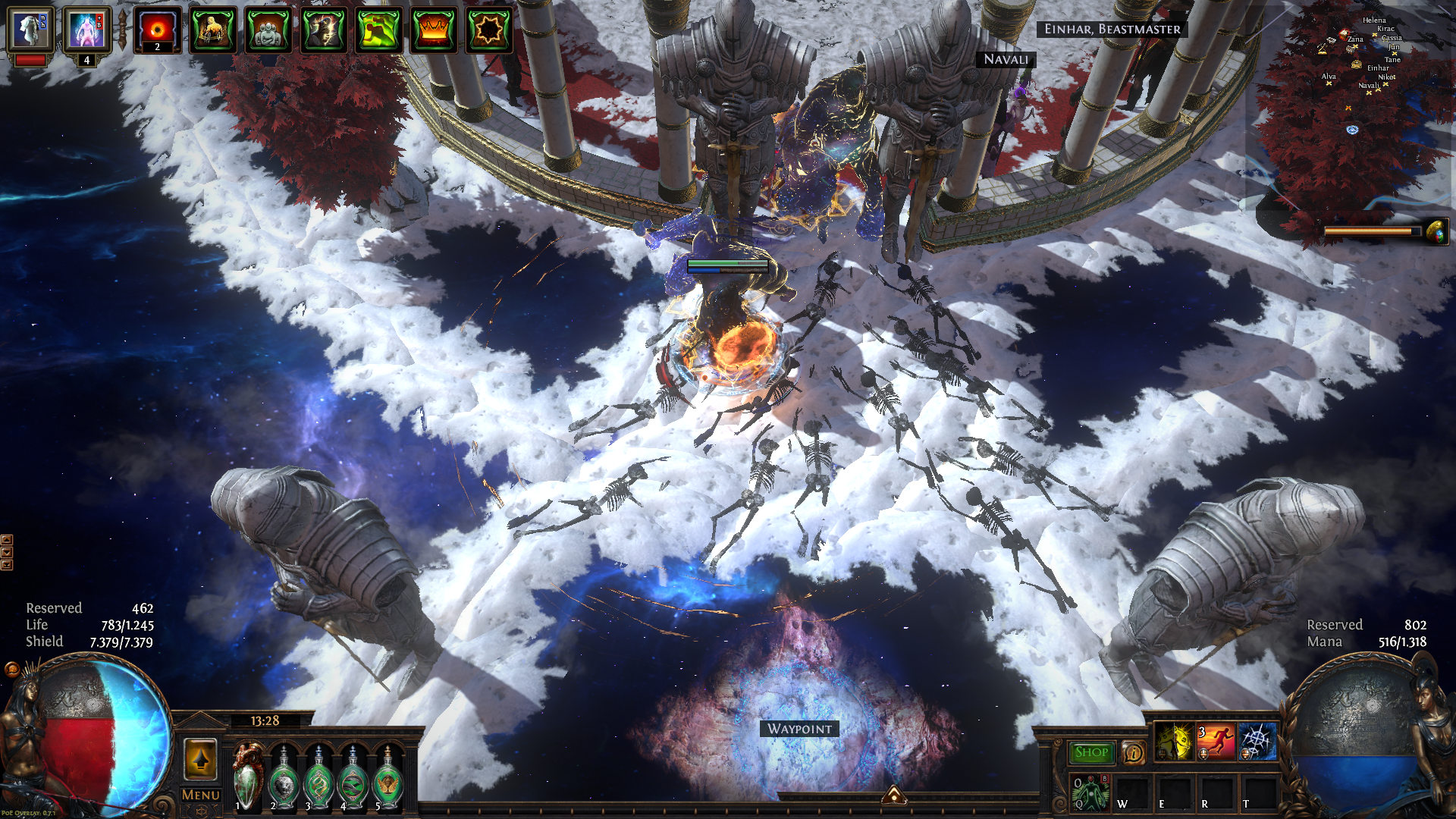
Task: Click the glowing pink figure buff icon
Action: [x=86, y=30]
